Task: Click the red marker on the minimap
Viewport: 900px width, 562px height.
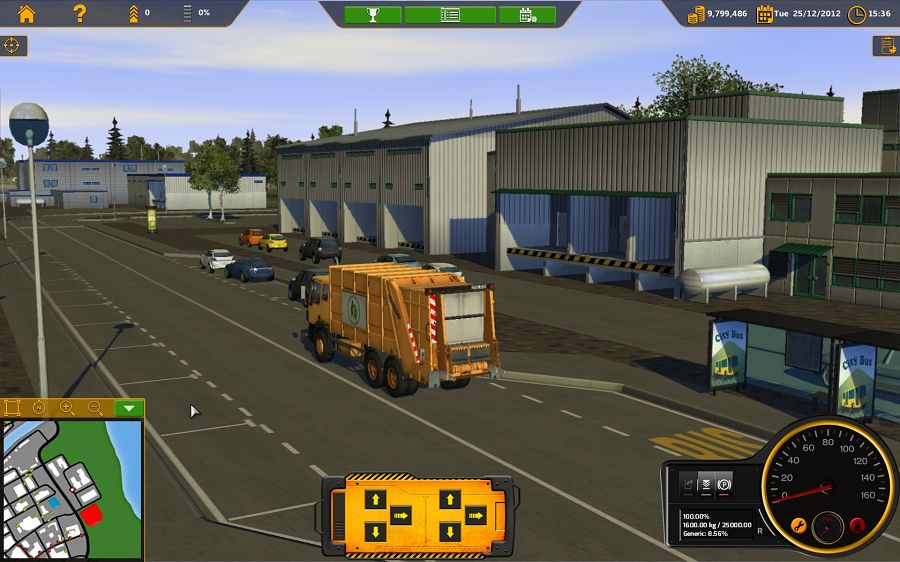Action: 90,514
